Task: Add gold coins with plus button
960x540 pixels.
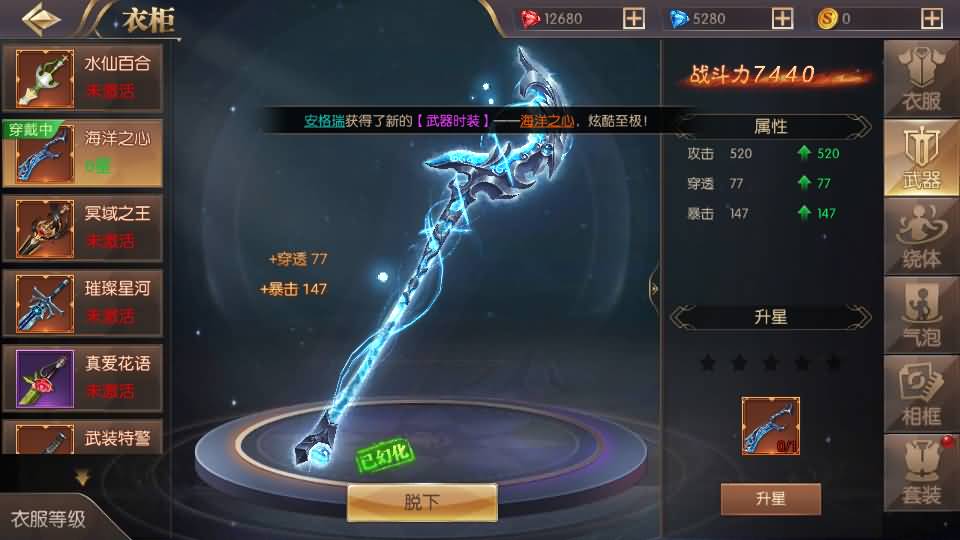Action: (x=929, y=18)
